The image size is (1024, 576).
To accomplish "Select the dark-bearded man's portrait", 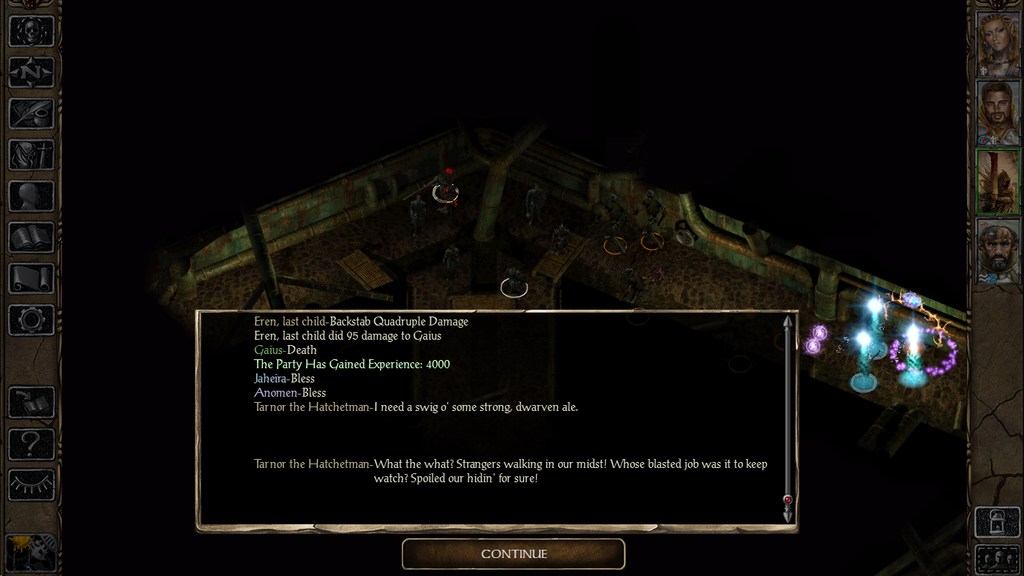I will (x=997, y=113).
